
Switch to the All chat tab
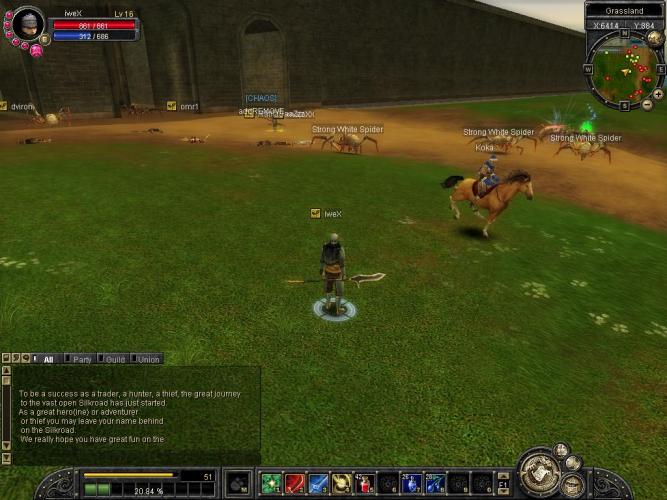click(x=48, y=359)
